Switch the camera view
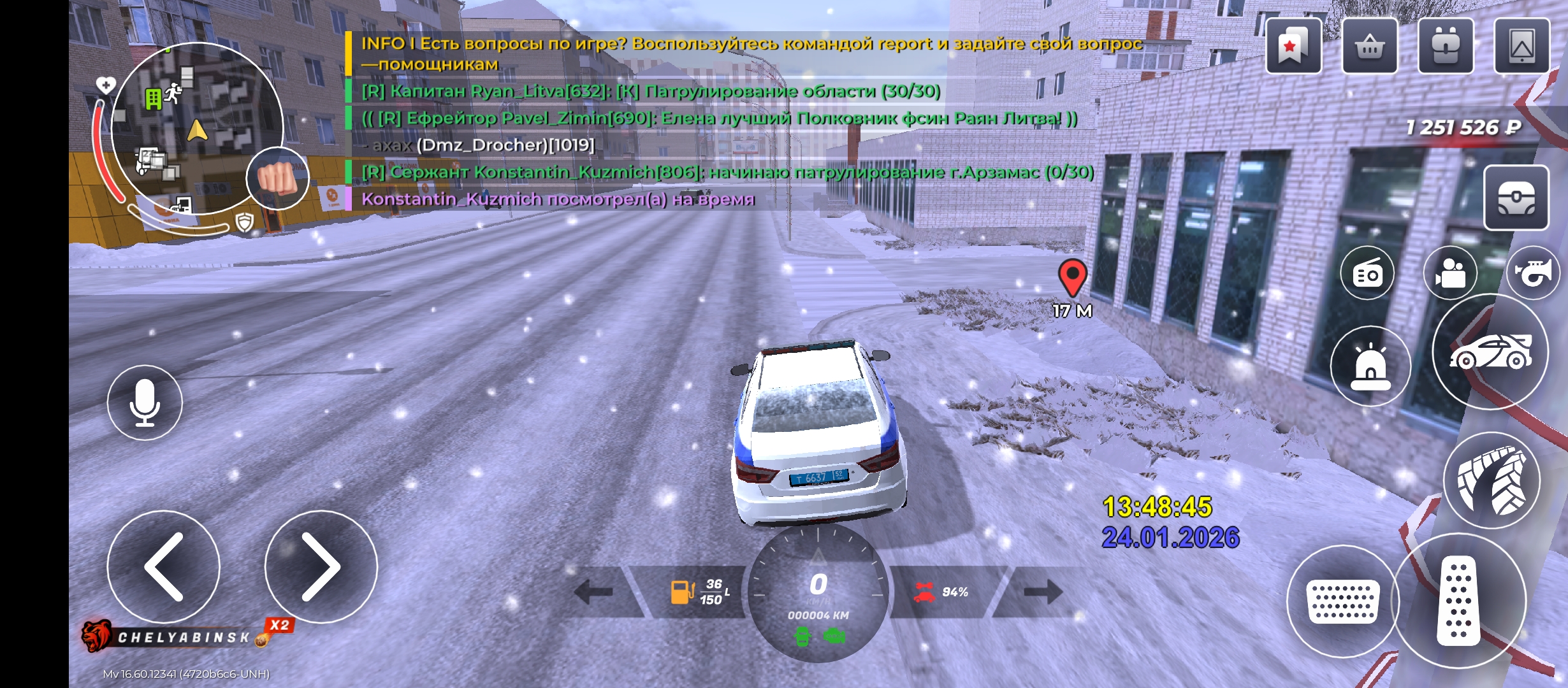1568x688 pixels. point(1450,273)
